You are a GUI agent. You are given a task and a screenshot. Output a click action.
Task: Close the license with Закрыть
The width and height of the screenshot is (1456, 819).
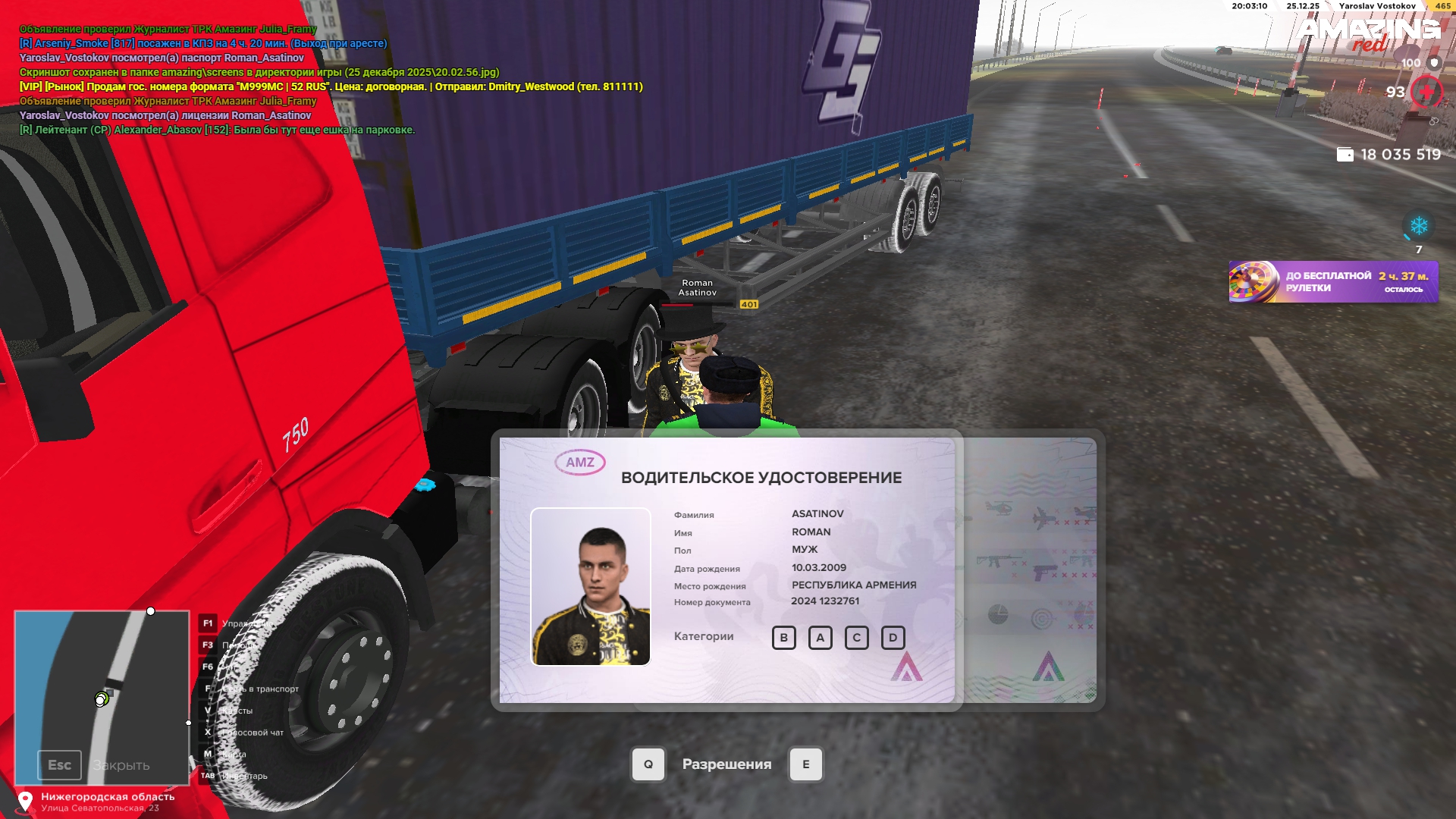pos(120,765)
